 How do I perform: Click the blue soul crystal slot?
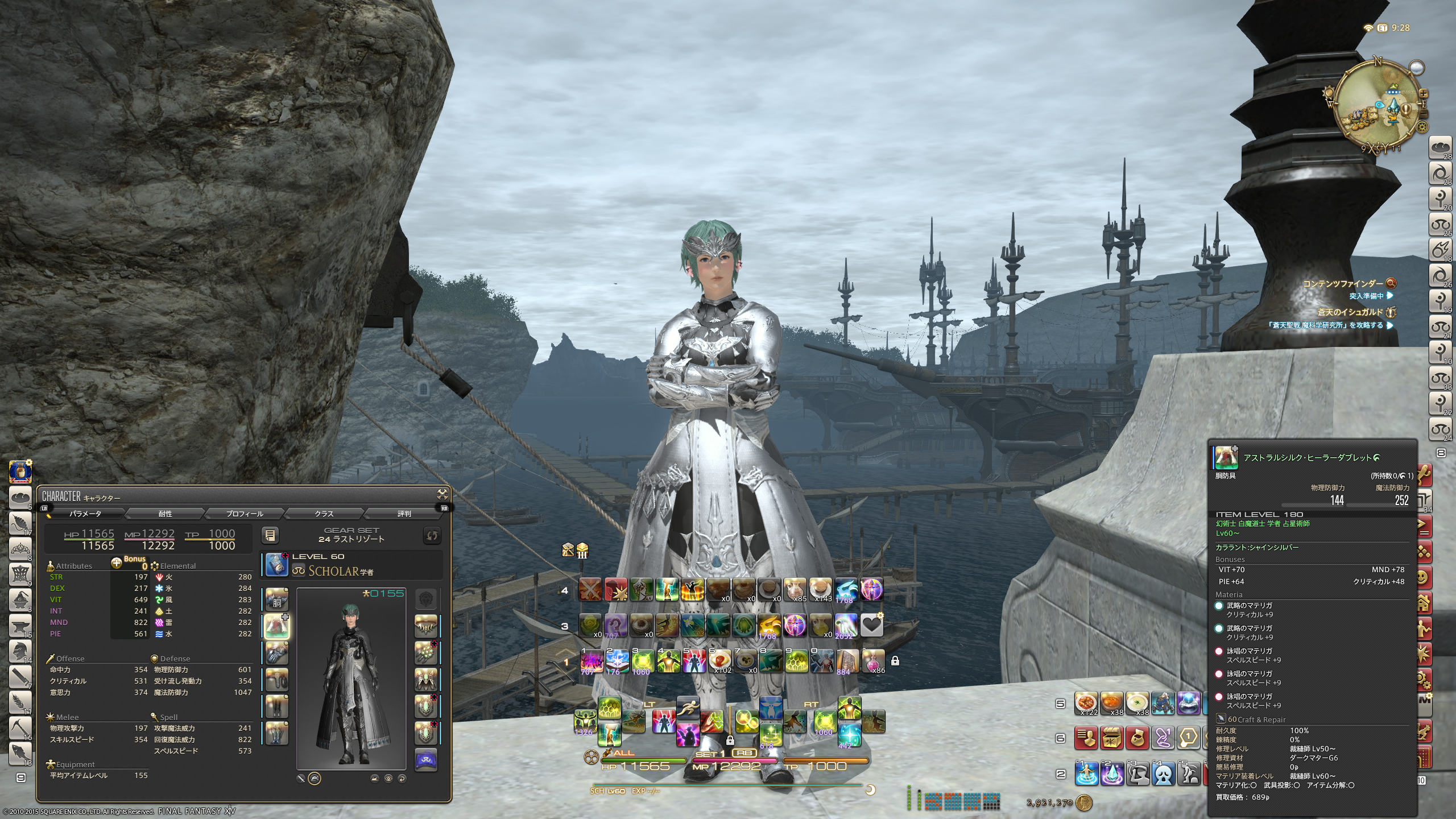[426, 760]
